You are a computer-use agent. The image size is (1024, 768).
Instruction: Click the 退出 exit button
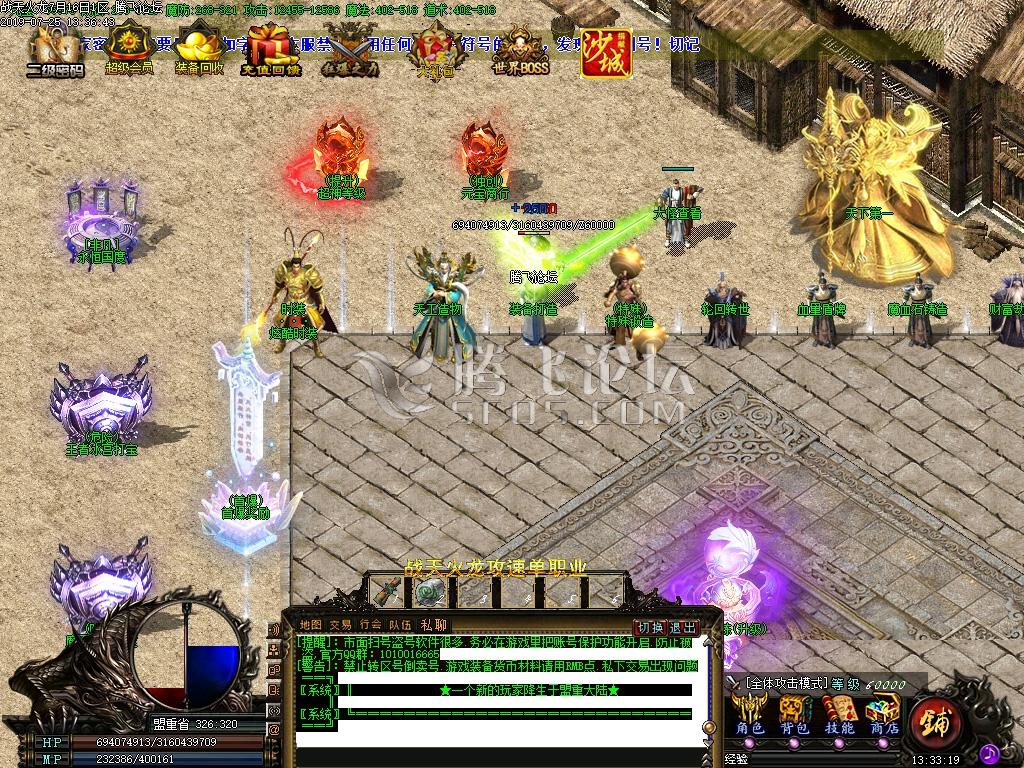click(683, 627)
